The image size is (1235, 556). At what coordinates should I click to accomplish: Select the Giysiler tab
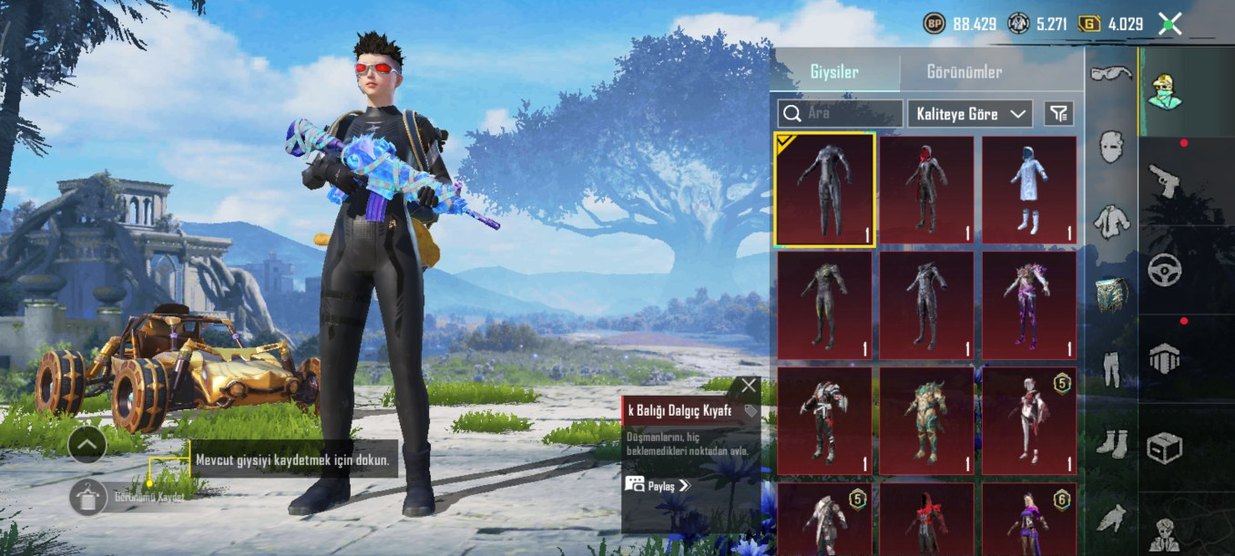(834, 72)
